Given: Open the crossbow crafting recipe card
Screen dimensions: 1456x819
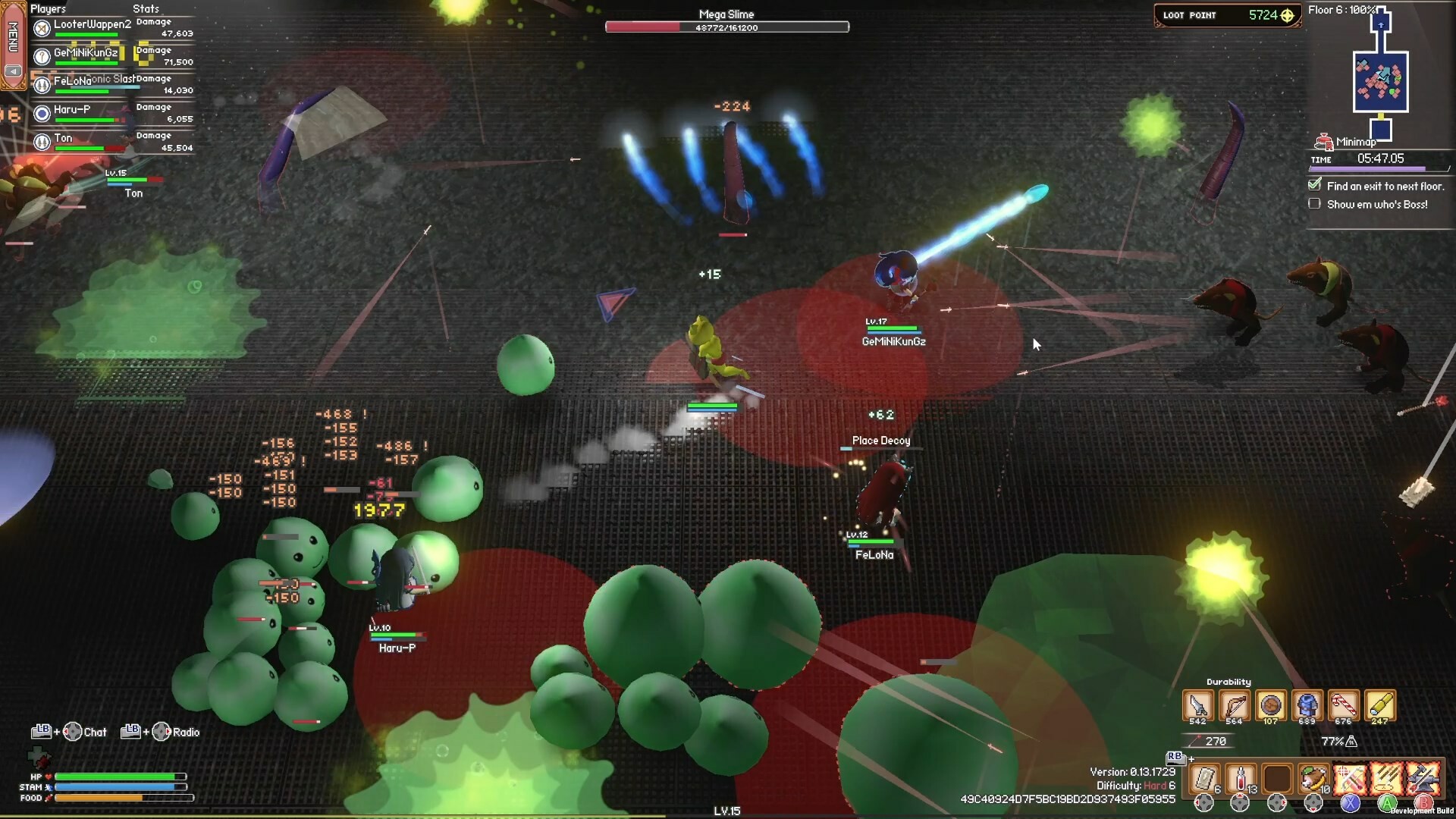Looking at the screenshot, I should click(1352, 780).
